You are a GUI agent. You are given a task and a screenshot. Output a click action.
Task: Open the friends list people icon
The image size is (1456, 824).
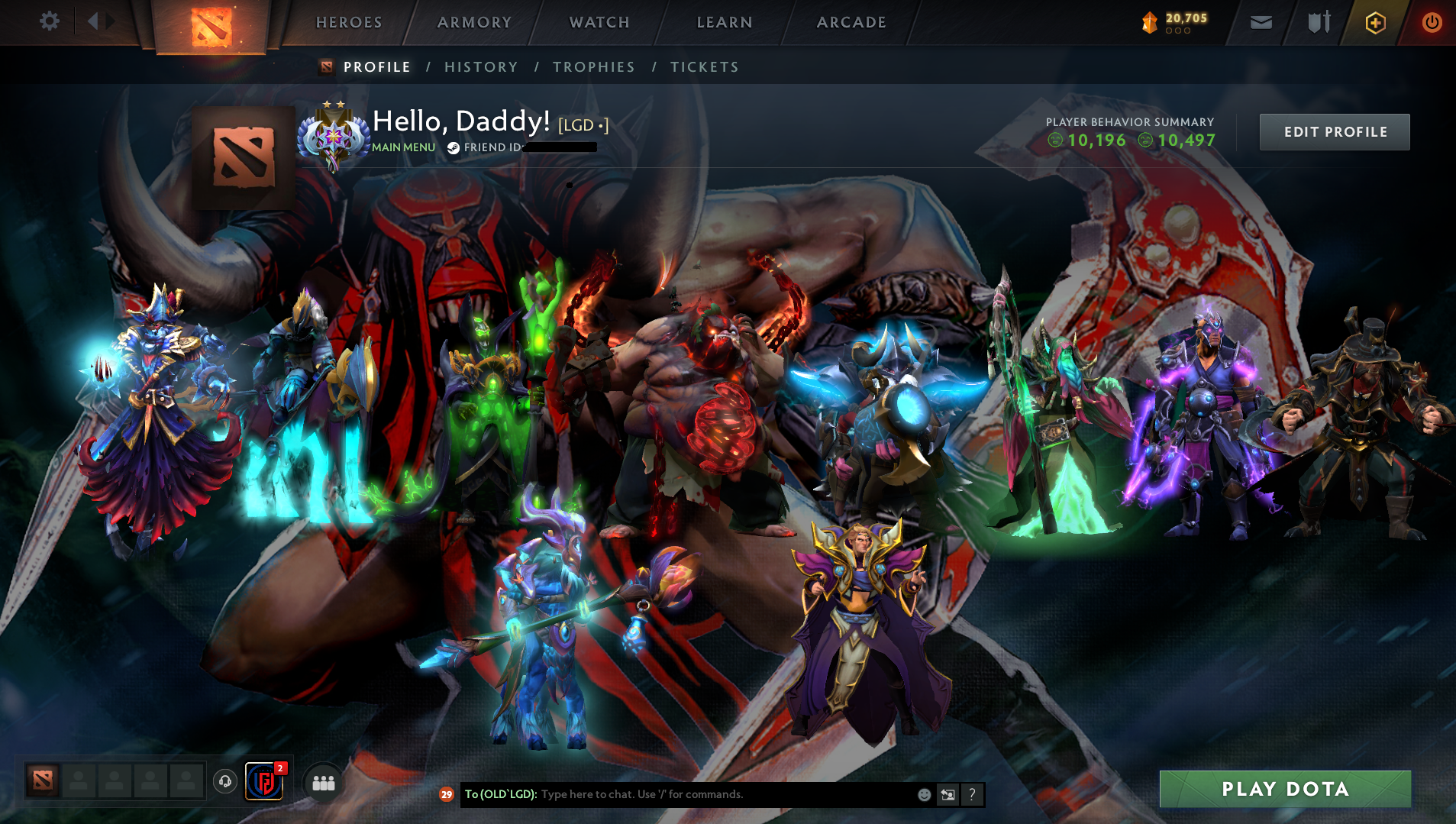click(323, 781)
